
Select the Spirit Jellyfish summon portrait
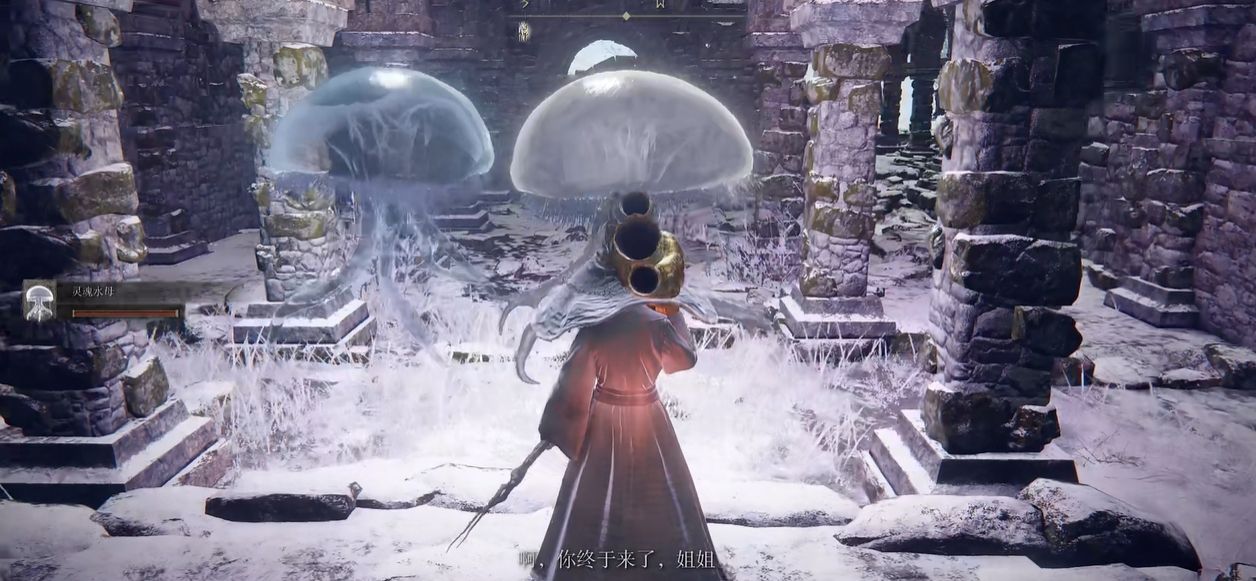pyautogui.click(x=40, y=301)
